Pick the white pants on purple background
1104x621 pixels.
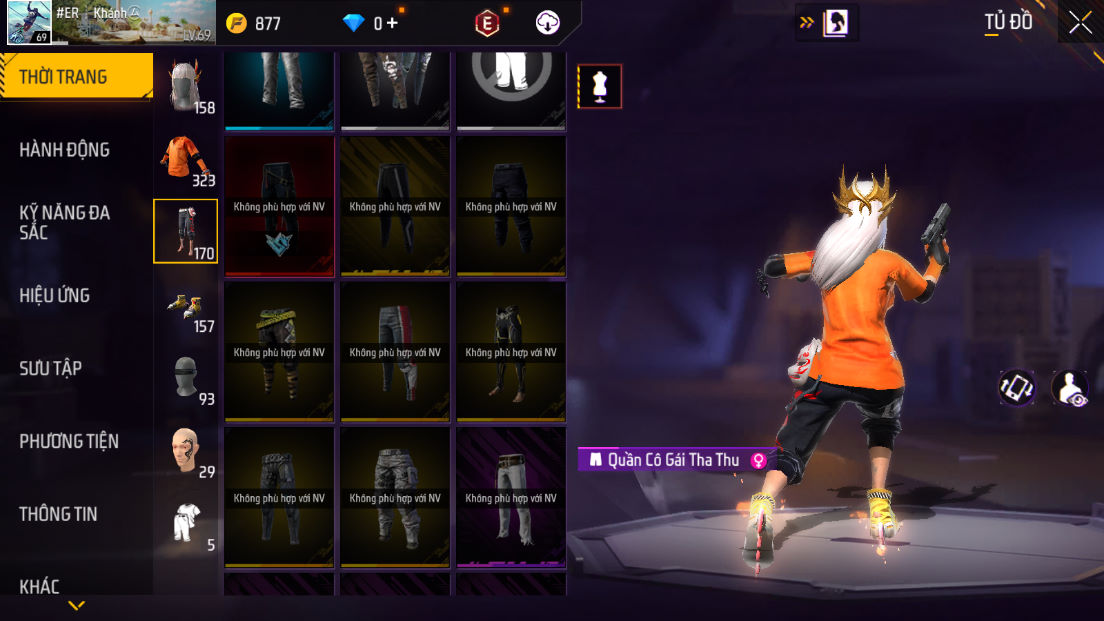tap(511, 497)
